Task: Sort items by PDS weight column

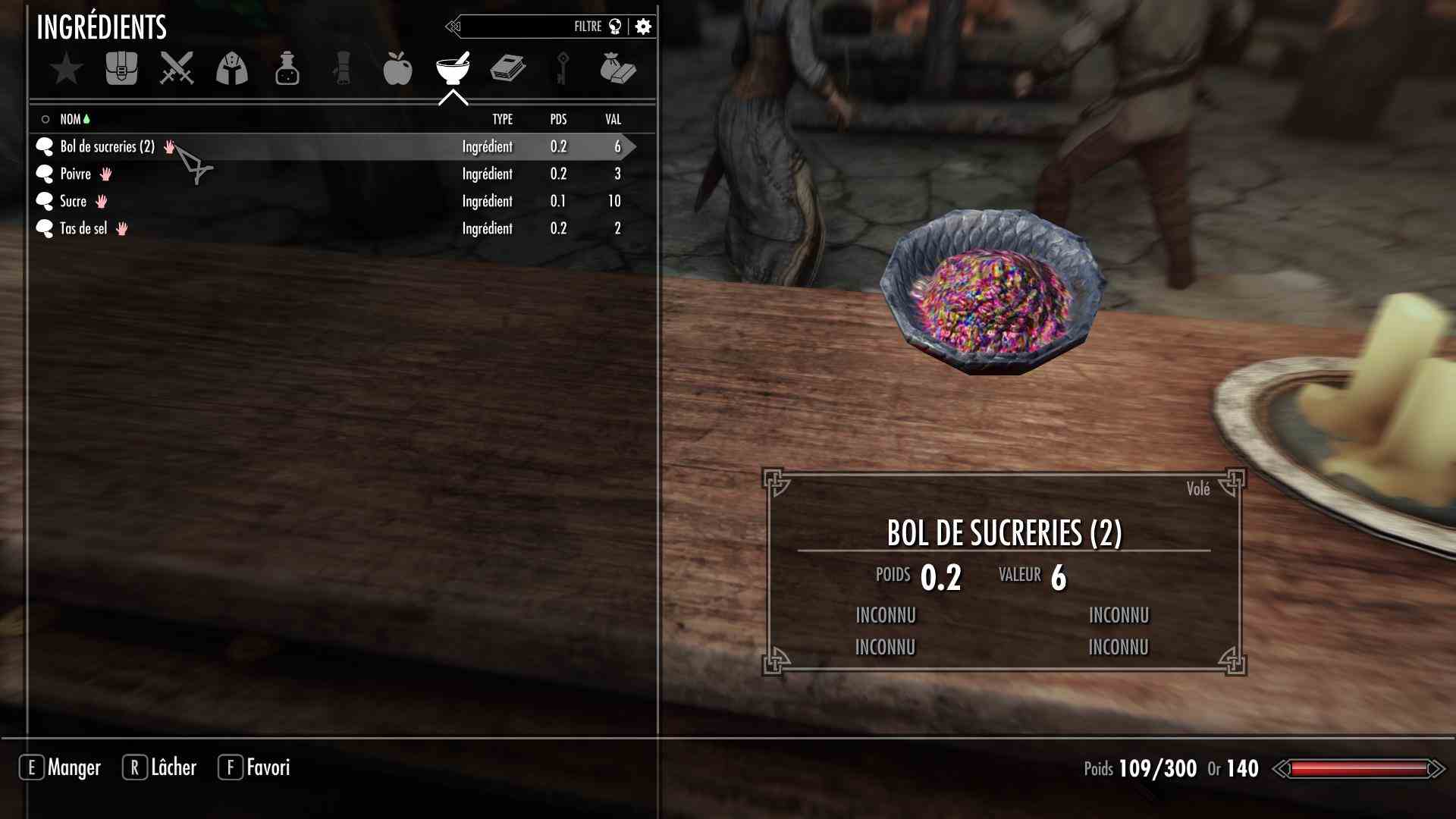Action: (x=558, y=119)
